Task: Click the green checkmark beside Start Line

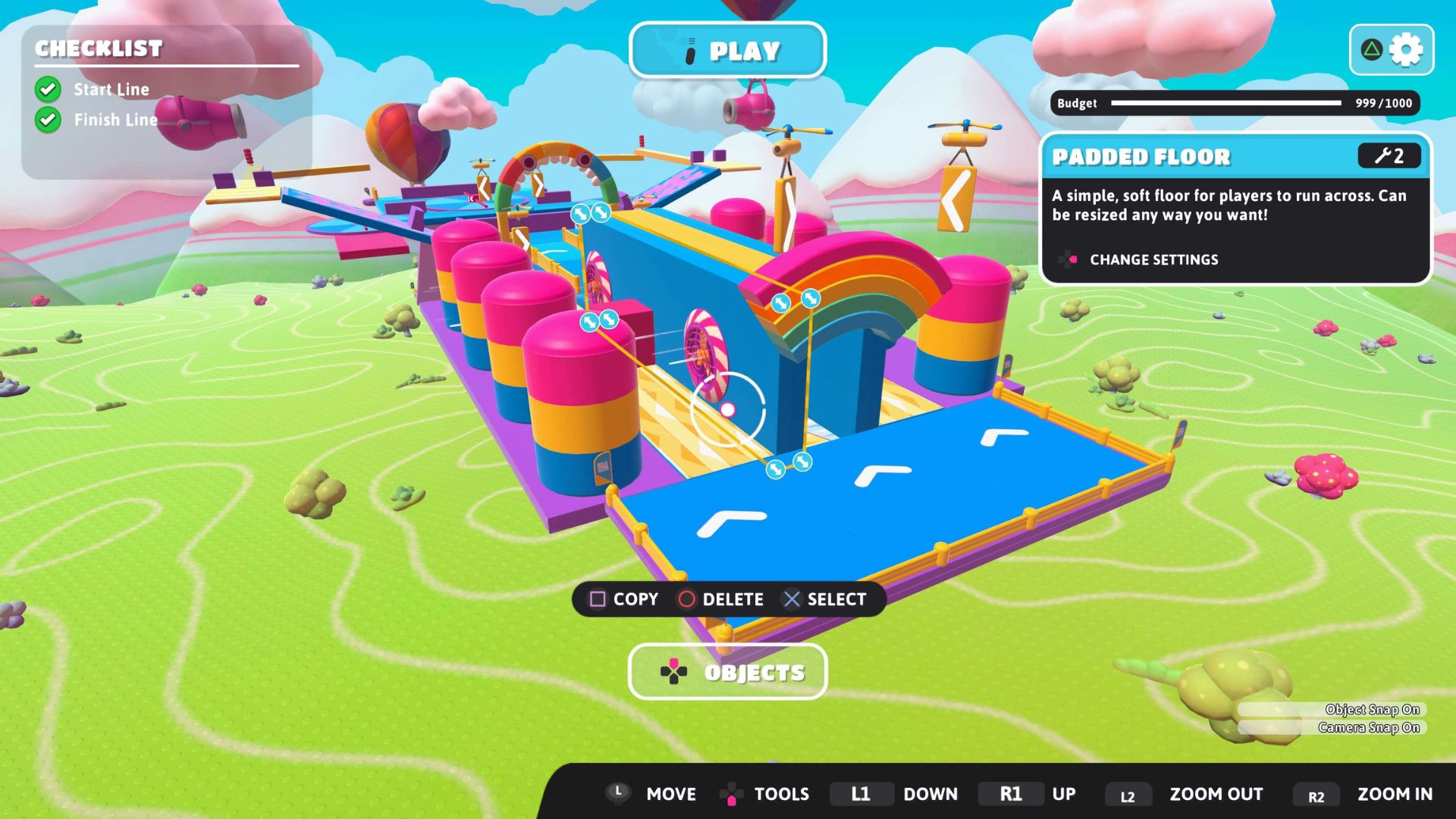Action: click(48, 89)
